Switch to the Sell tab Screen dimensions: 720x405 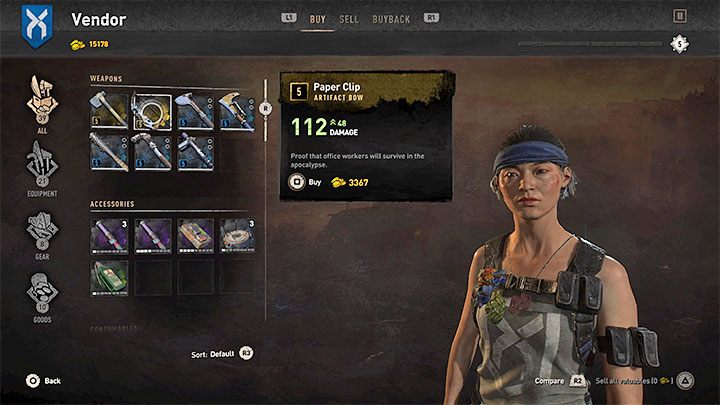coord(349,17)
